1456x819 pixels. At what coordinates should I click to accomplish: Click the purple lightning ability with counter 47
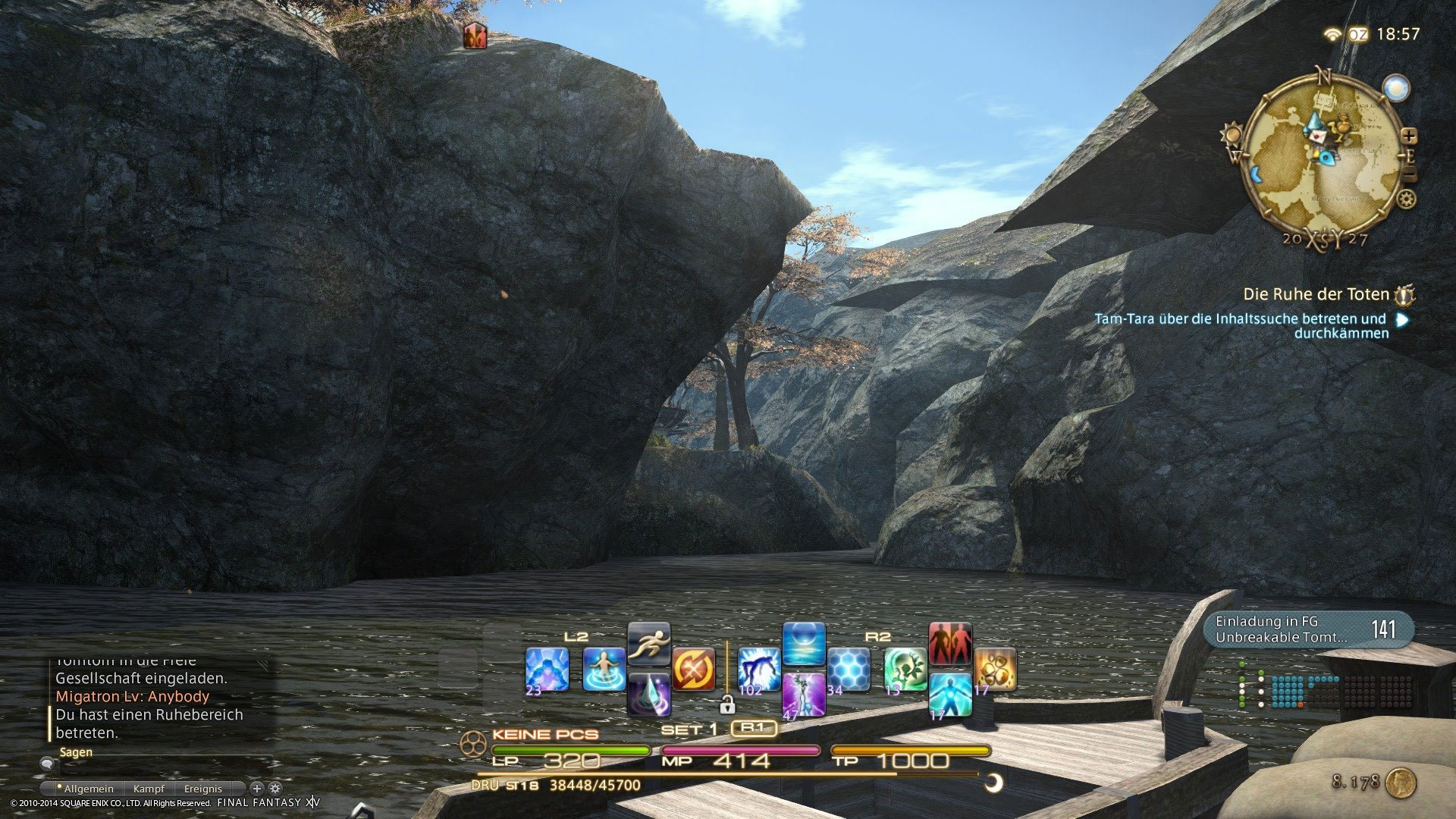[803, 694]
